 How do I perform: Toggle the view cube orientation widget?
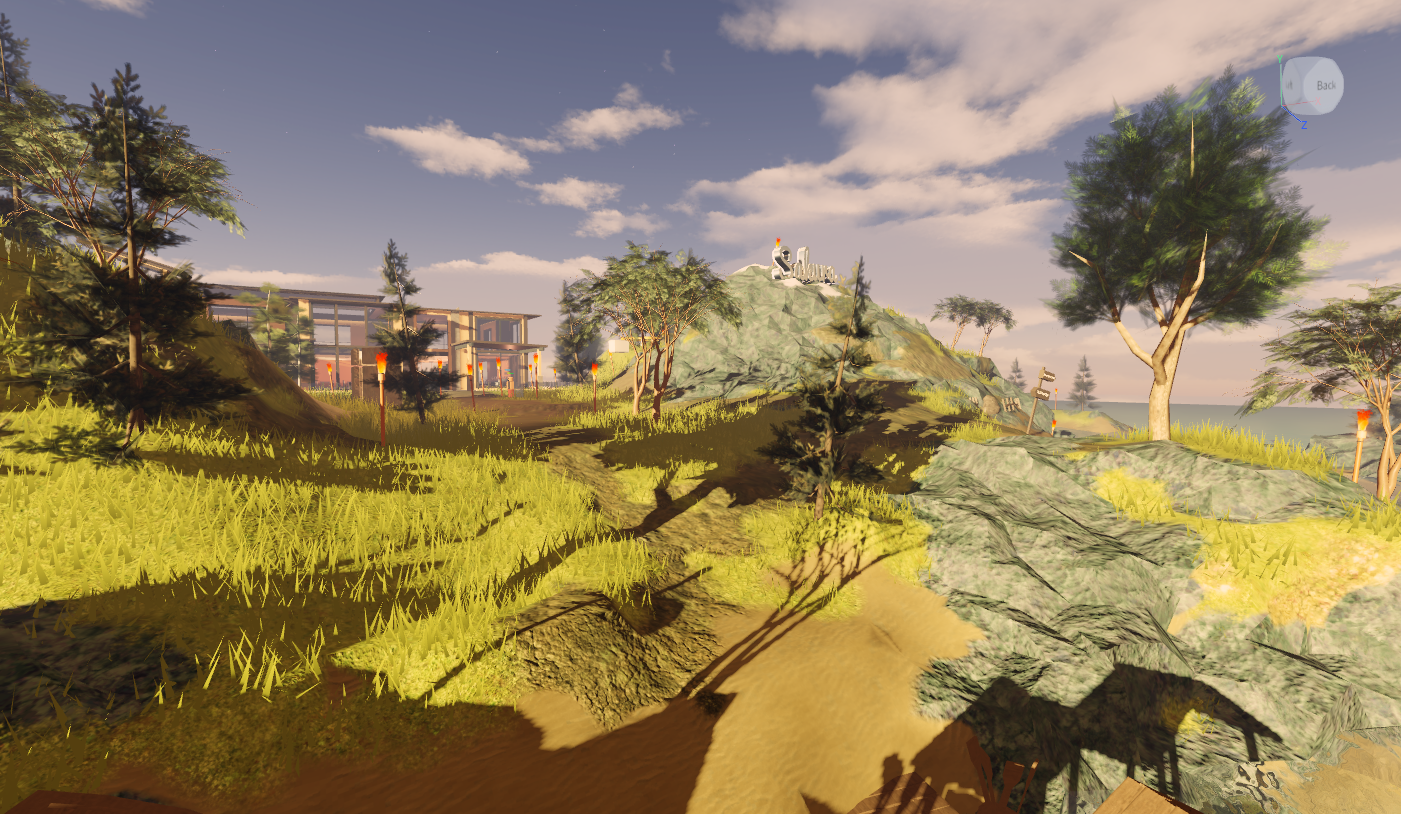coord(1313,87)
